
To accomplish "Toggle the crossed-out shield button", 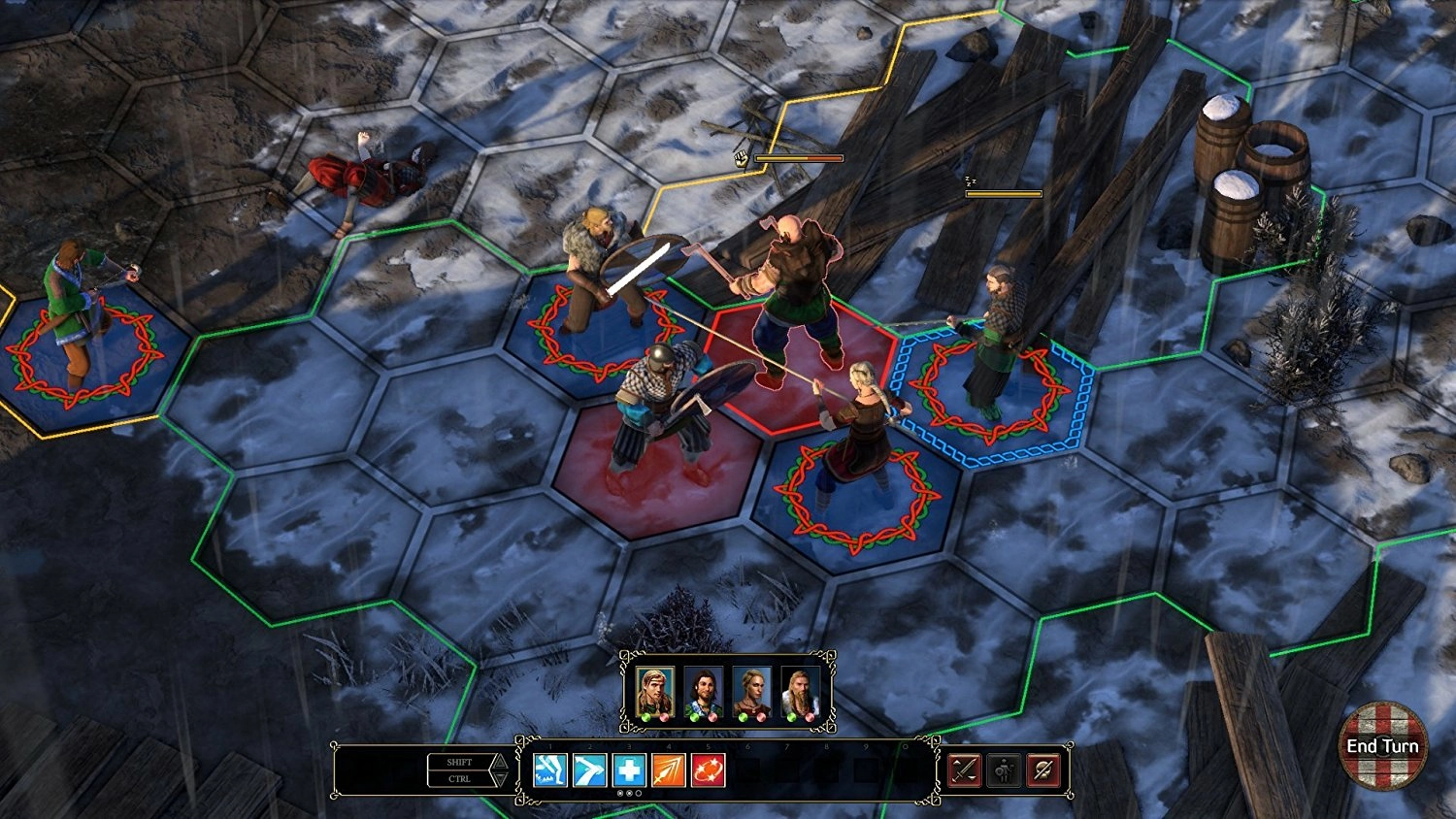I will pos(1043,770).
